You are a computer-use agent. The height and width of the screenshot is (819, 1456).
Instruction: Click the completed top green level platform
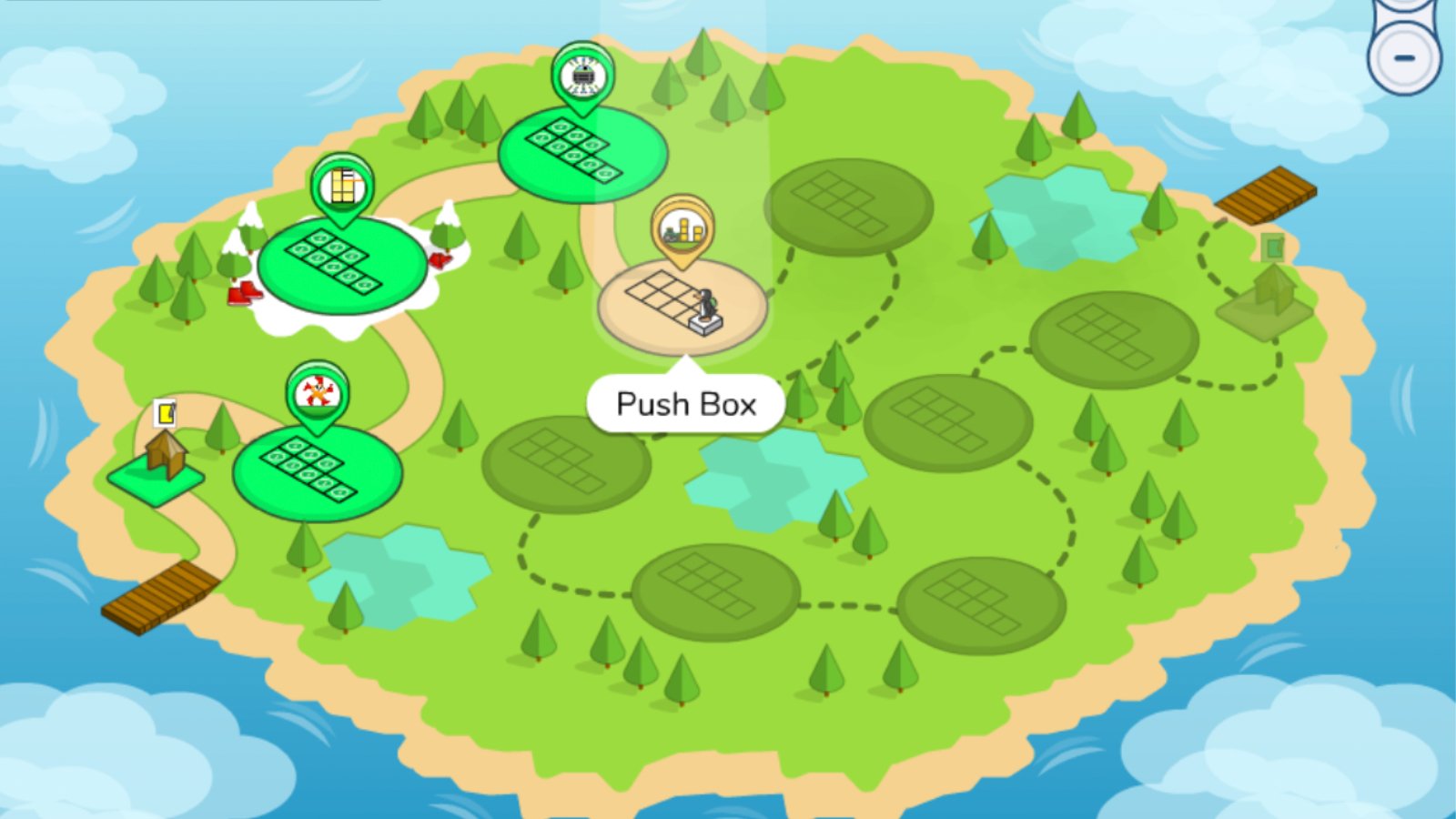click(581, 153)
